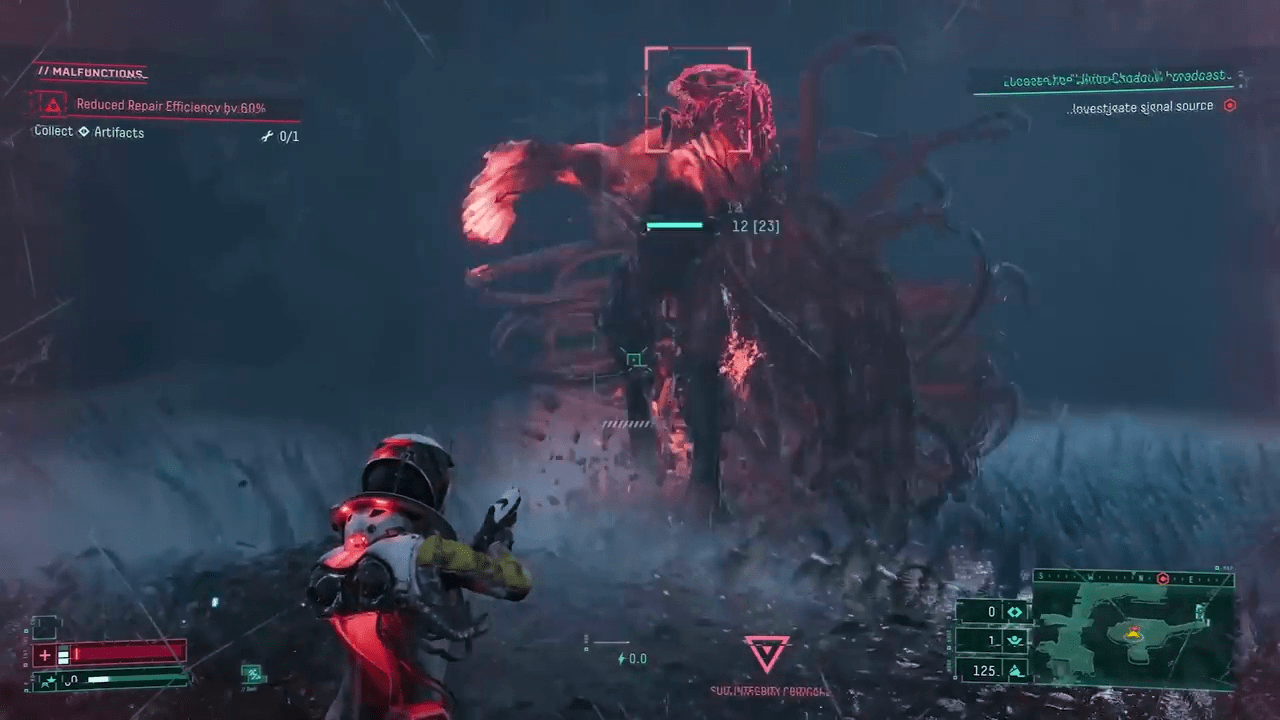The width and height of the screenshot is (1280, 720).
Task: Select the empty consumable item slot
Action: point(45,627)
